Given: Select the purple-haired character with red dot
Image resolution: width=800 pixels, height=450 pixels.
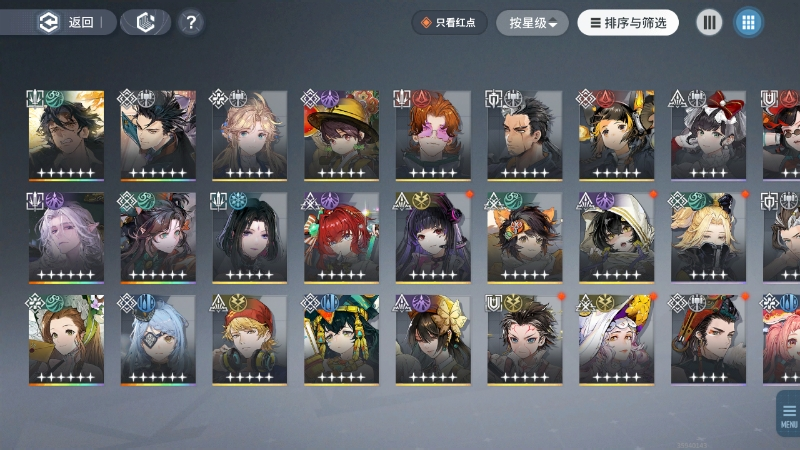Looking at the screenshot, I should 434,237.
